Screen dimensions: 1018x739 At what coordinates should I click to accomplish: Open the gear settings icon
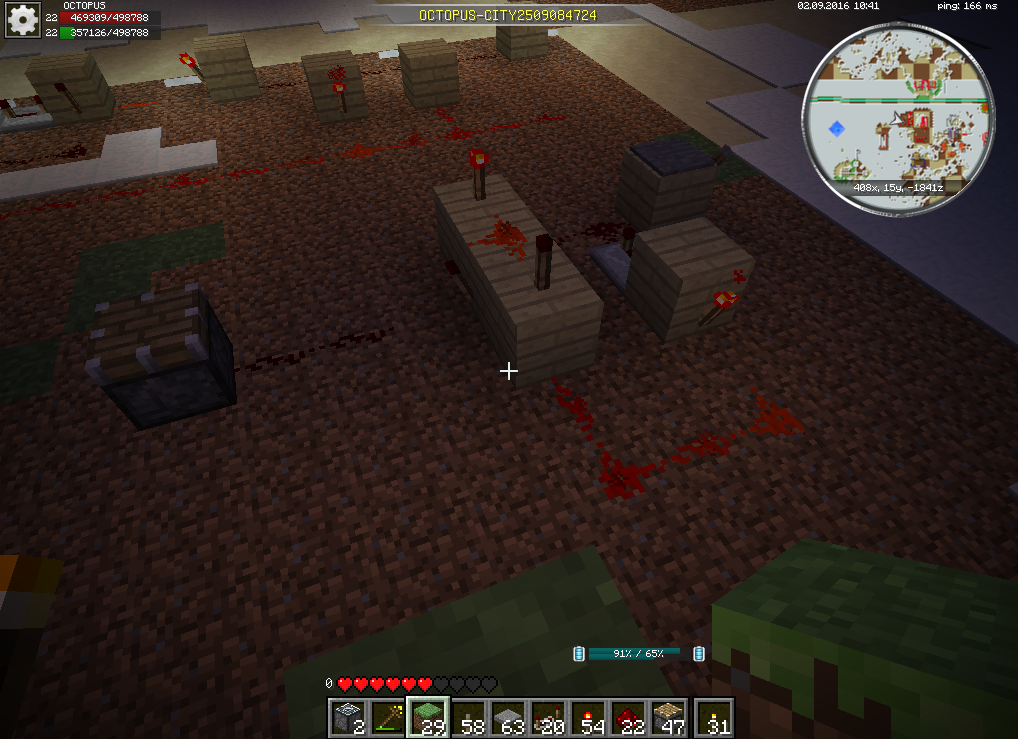[x=22, y=19]
